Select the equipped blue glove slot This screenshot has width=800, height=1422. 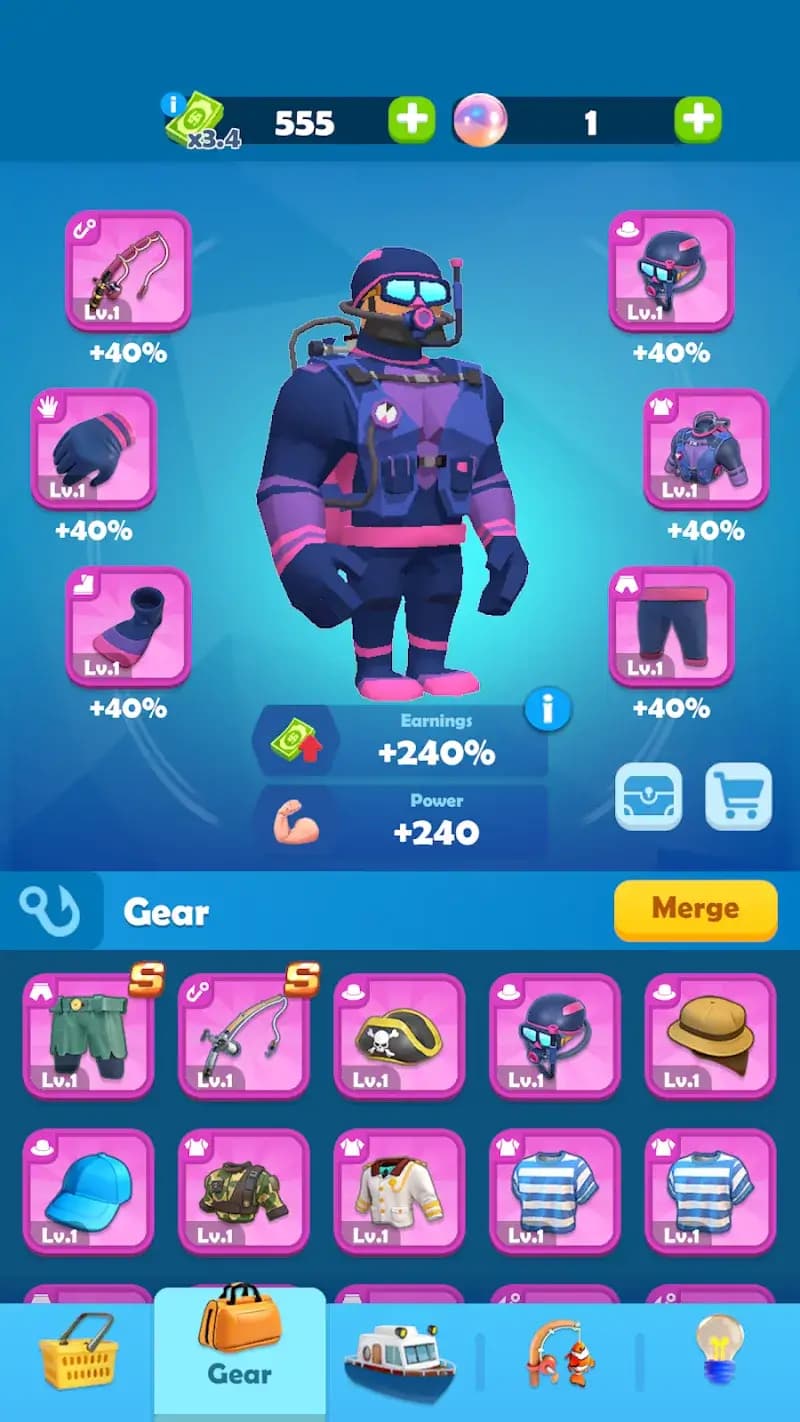[x=94, y=448]
